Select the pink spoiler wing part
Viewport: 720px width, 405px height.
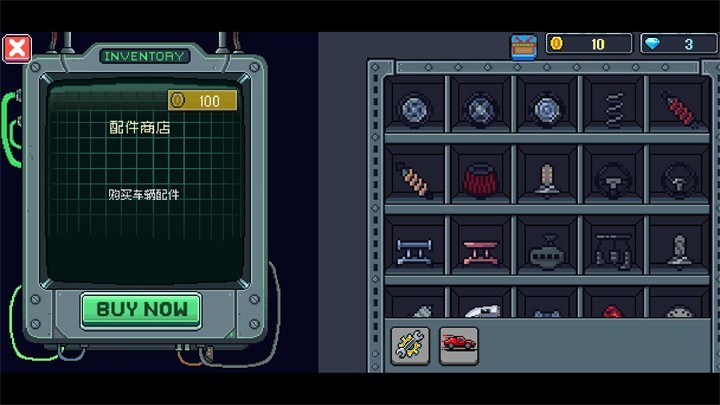point(480,248)
